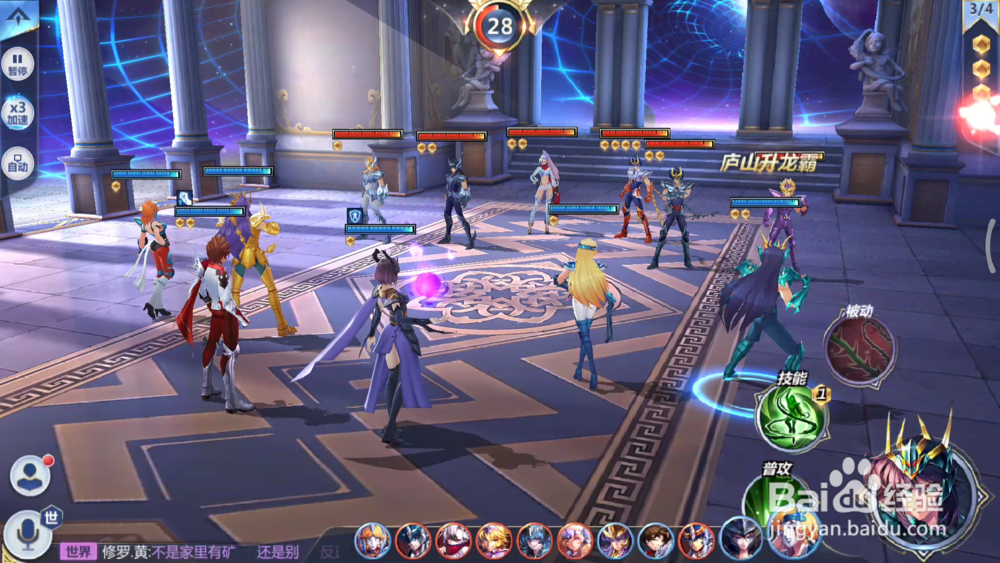This screenshot has width=1000, height=563.
Task: Enable 自动 auto-battle mode
Action: 19,162
